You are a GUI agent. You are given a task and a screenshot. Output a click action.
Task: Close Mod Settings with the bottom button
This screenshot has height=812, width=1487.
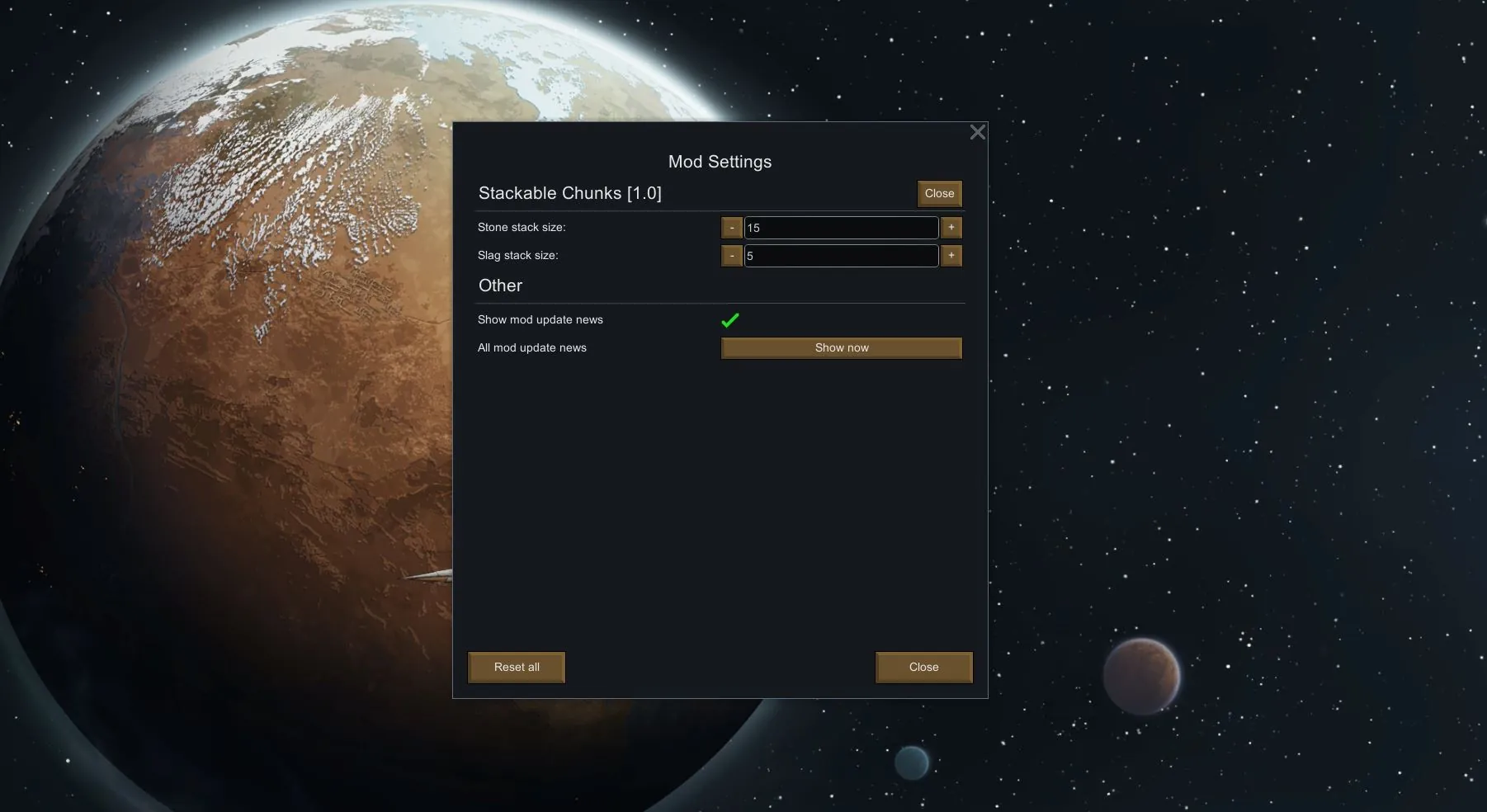(x=923, y=667)
